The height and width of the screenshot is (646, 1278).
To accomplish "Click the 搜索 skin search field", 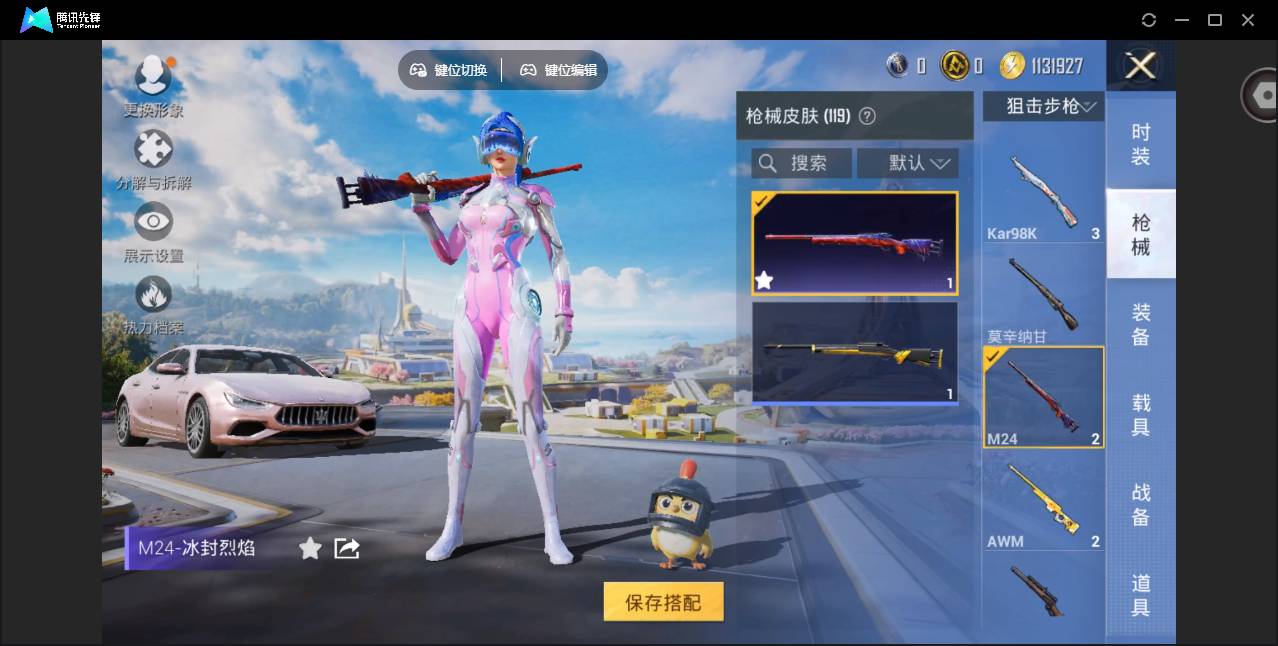I will point(802,163).
